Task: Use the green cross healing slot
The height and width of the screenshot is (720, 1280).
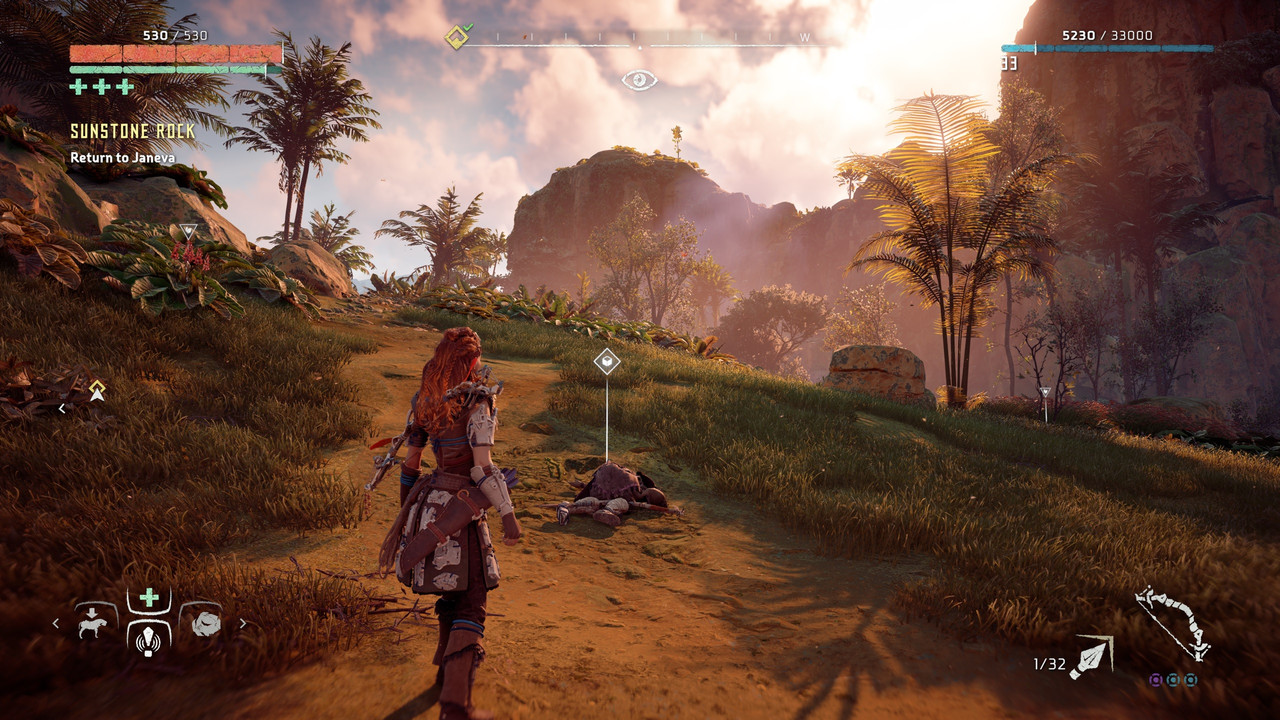Action: 149,598
